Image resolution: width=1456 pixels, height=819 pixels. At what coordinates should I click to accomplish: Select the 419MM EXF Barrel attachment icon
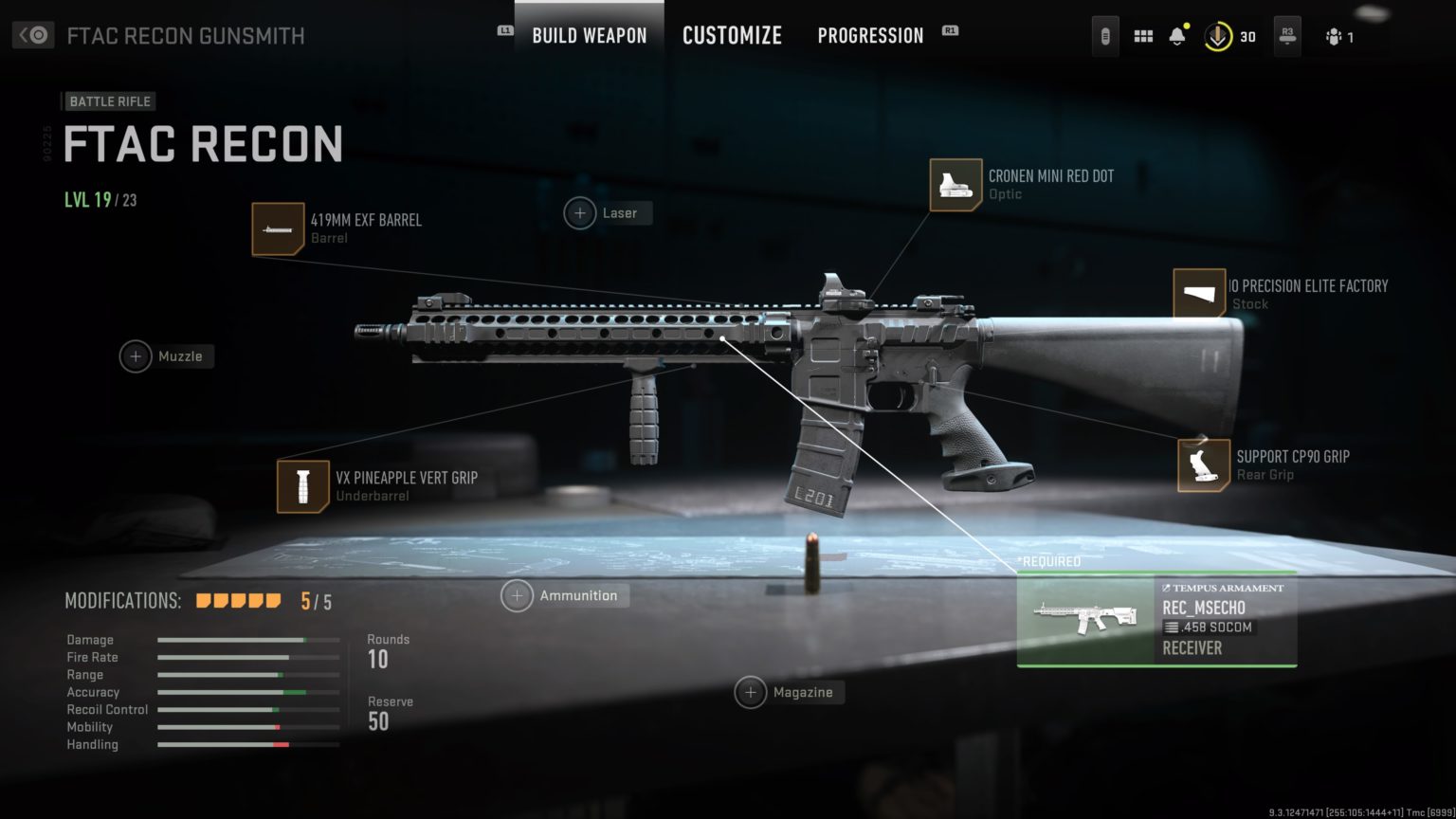click(278, 228)
